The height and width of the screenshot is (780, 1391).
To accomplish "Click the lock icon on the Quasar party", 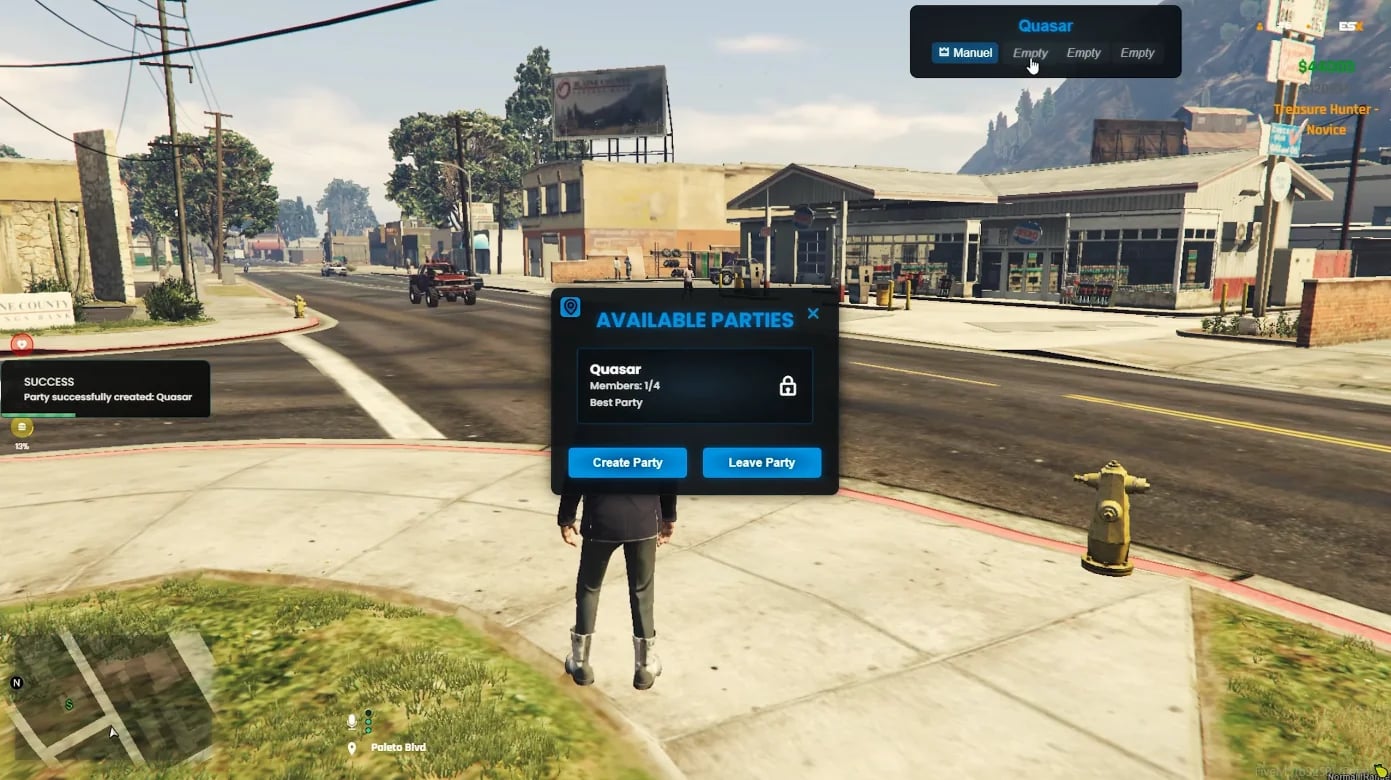I will 787,385.
